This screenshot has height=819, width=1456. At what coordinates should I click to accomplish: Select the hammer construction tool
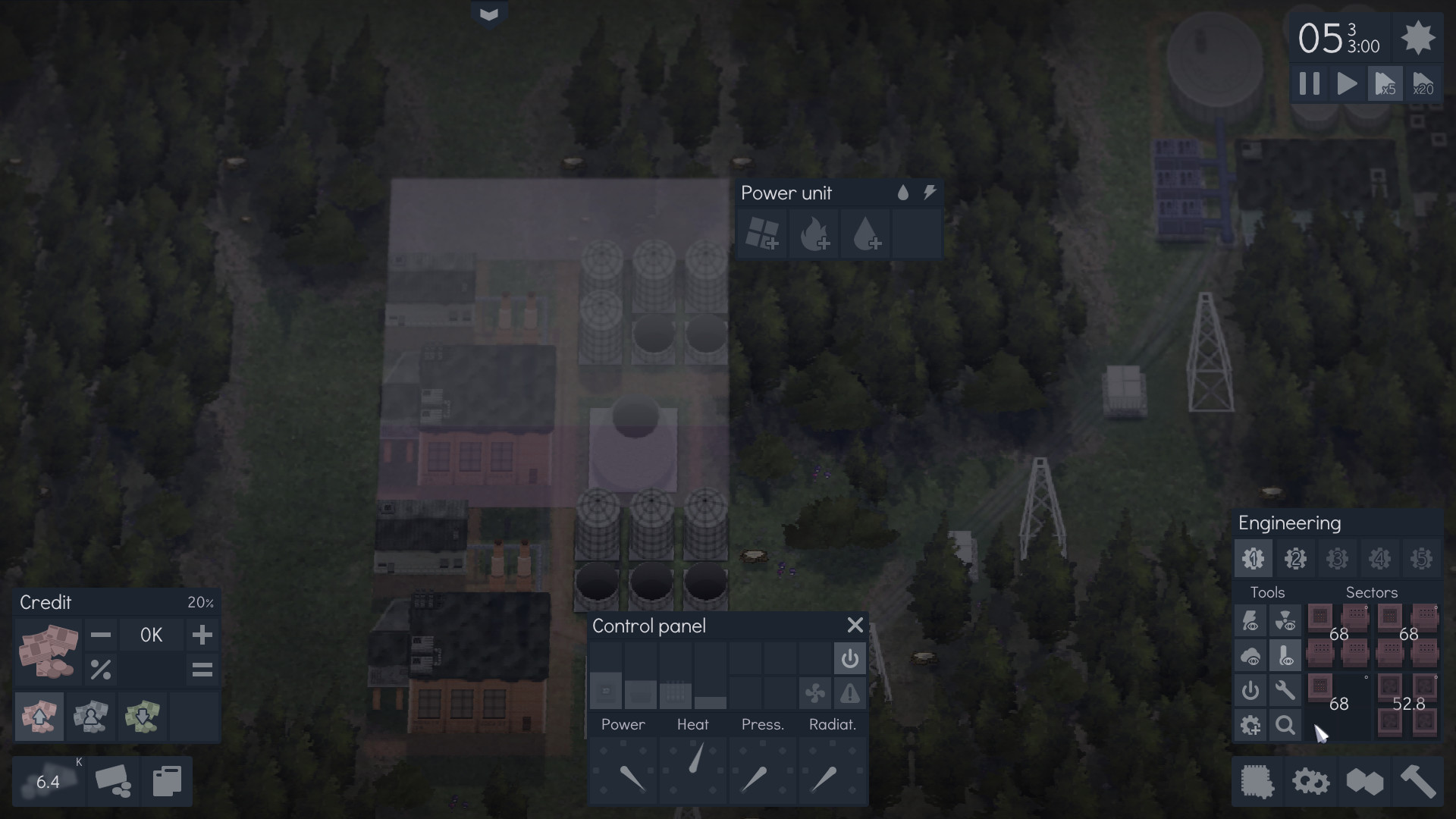coord(1420,781)
